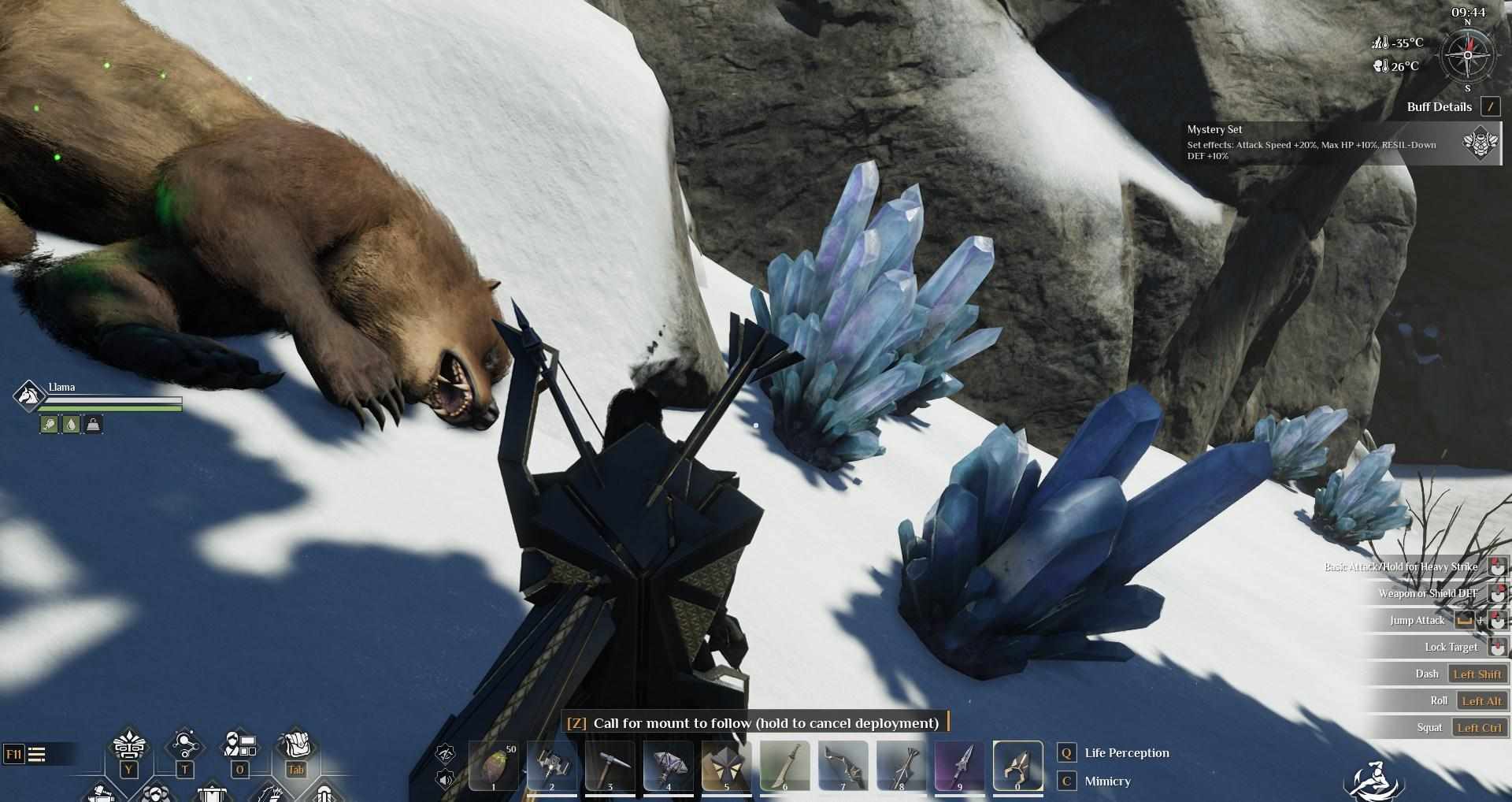Open the character panel icon
Image resolution: width=1512 pixels, height=802 pixels.
[x=240, y=744]
